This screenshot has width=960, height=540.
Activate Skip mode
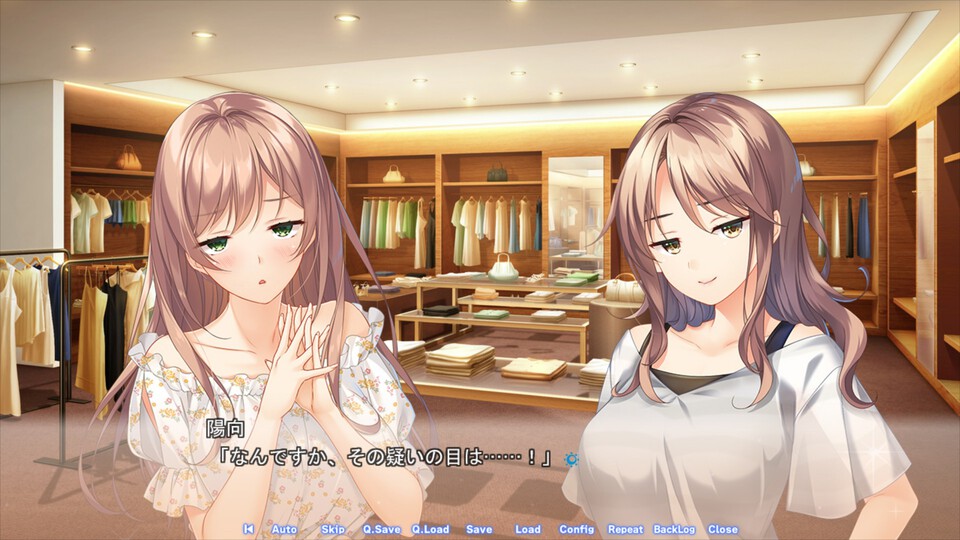(x=333, y=529)
